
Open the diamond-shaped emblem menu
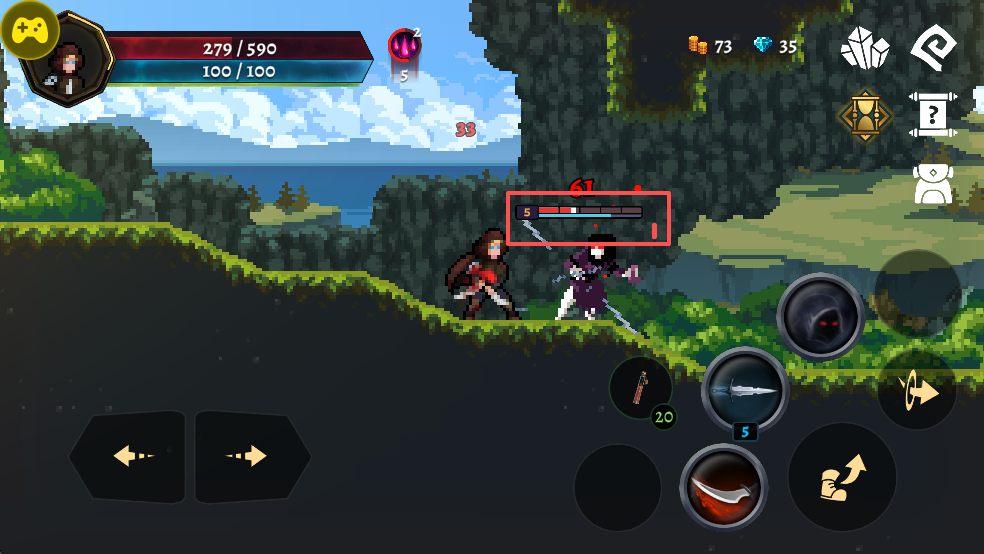click(933, 46)
